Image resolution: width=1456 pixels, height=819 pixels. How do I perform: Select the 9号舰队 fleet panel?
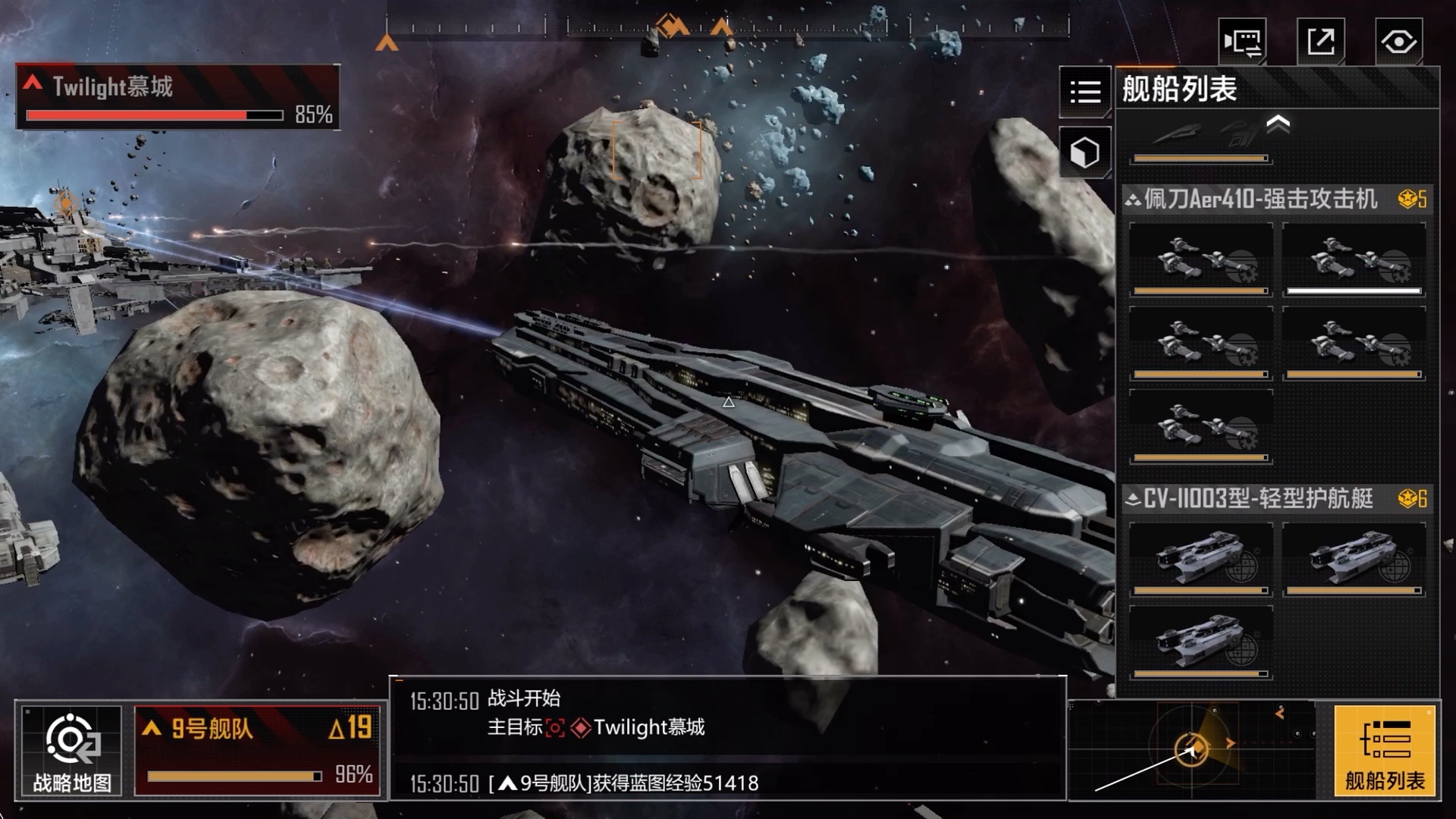257,750
